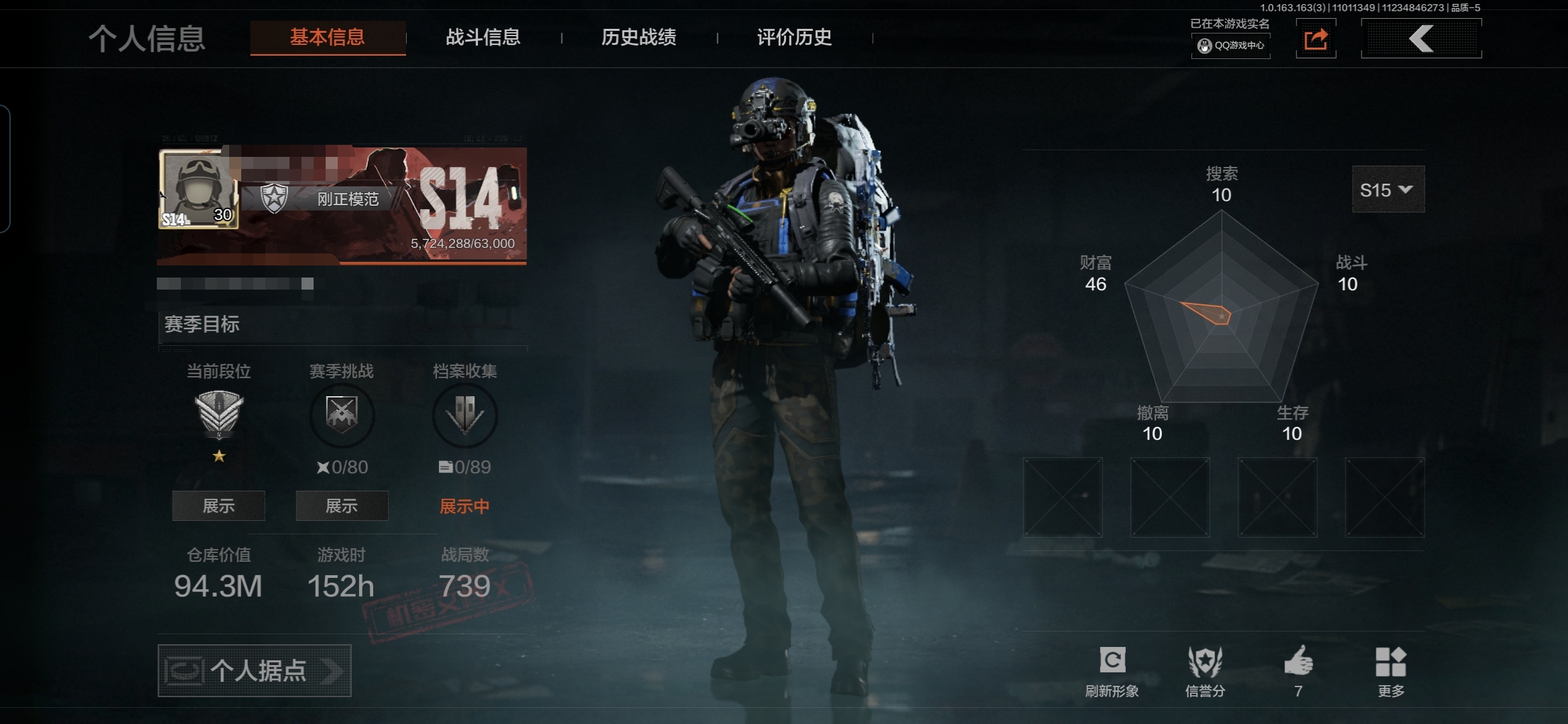View the 历史战绩 tab
The image size is (1568, 724).
pyautogui.click(x=639, y=38)
